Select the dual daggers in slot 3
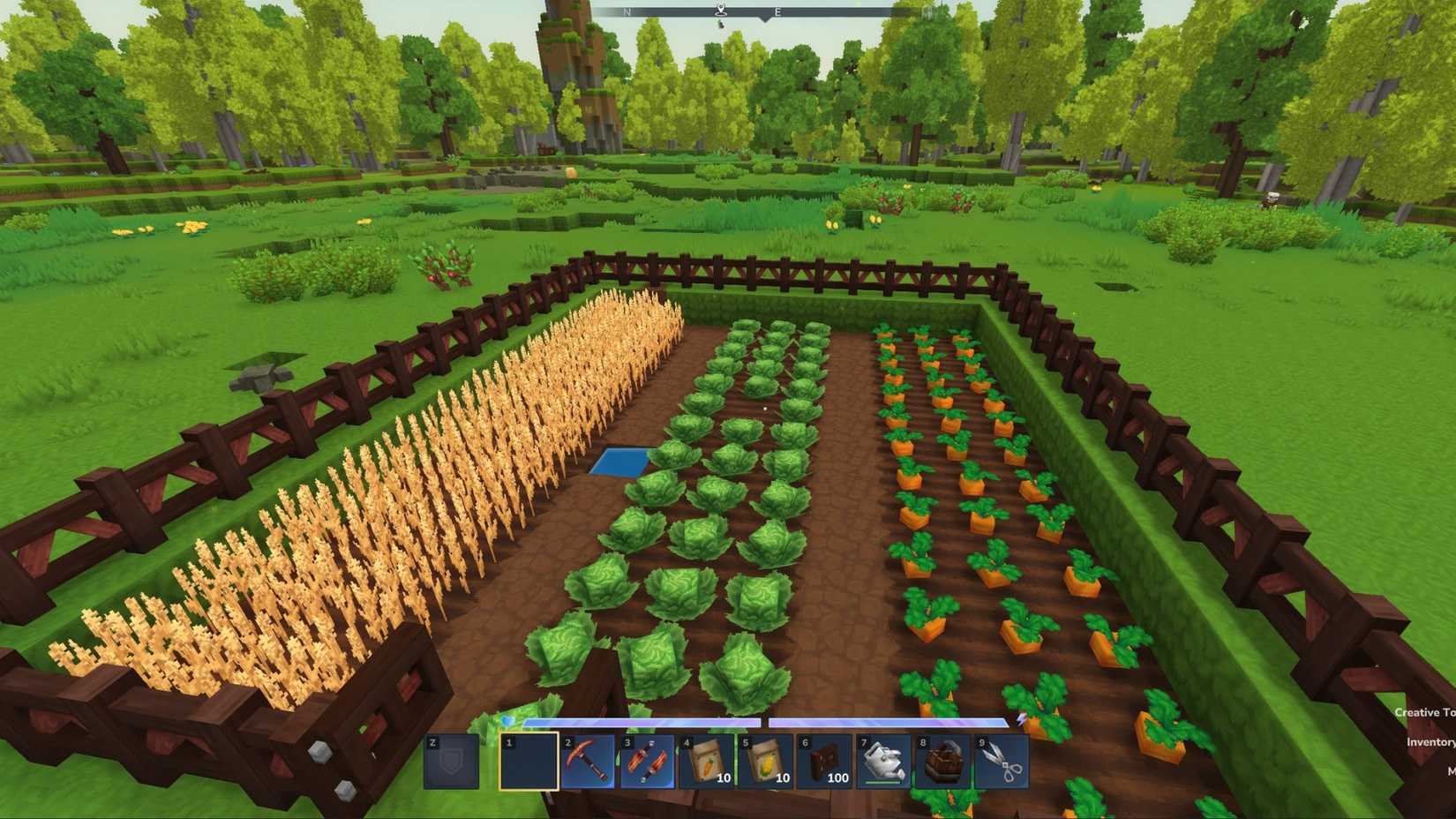 (646, 762)
